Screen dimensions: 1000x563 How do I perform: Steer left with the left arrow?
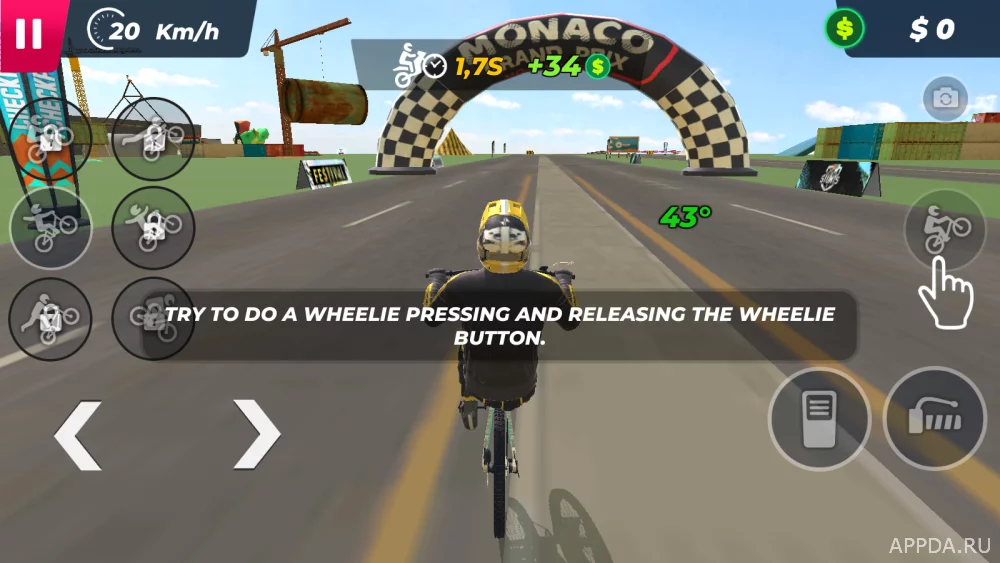tap(78, 435)
